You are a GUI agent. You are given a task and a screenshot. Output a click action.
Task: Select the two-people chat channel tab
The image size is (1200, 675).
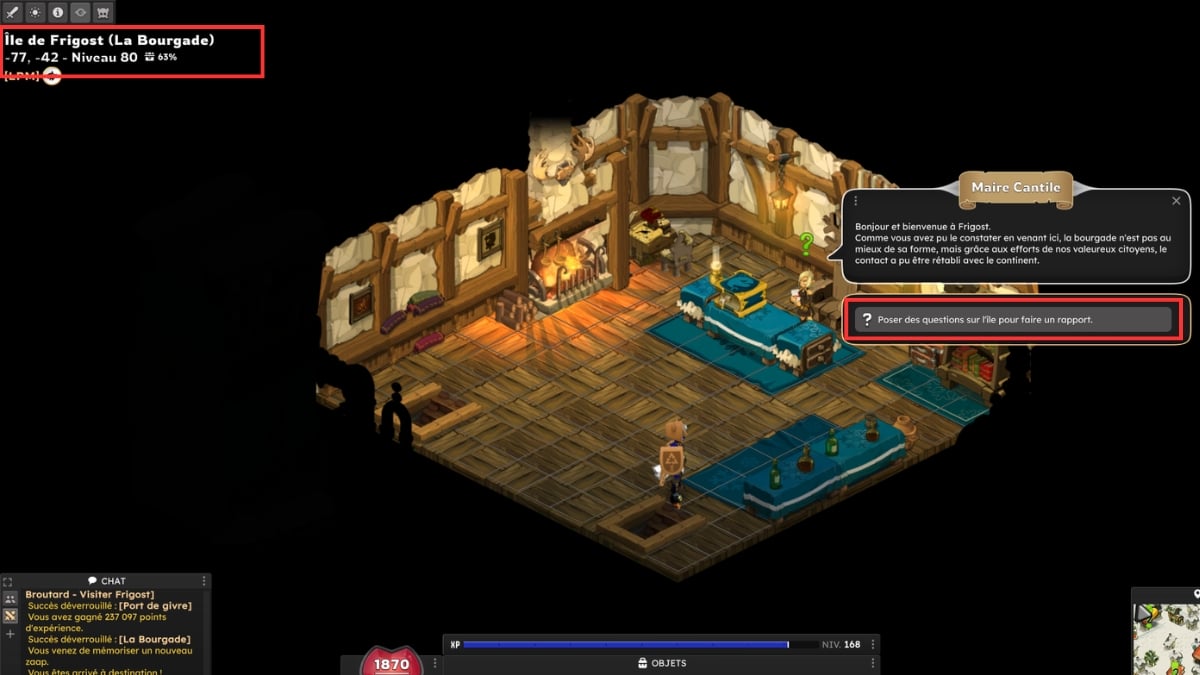[9, 598]
